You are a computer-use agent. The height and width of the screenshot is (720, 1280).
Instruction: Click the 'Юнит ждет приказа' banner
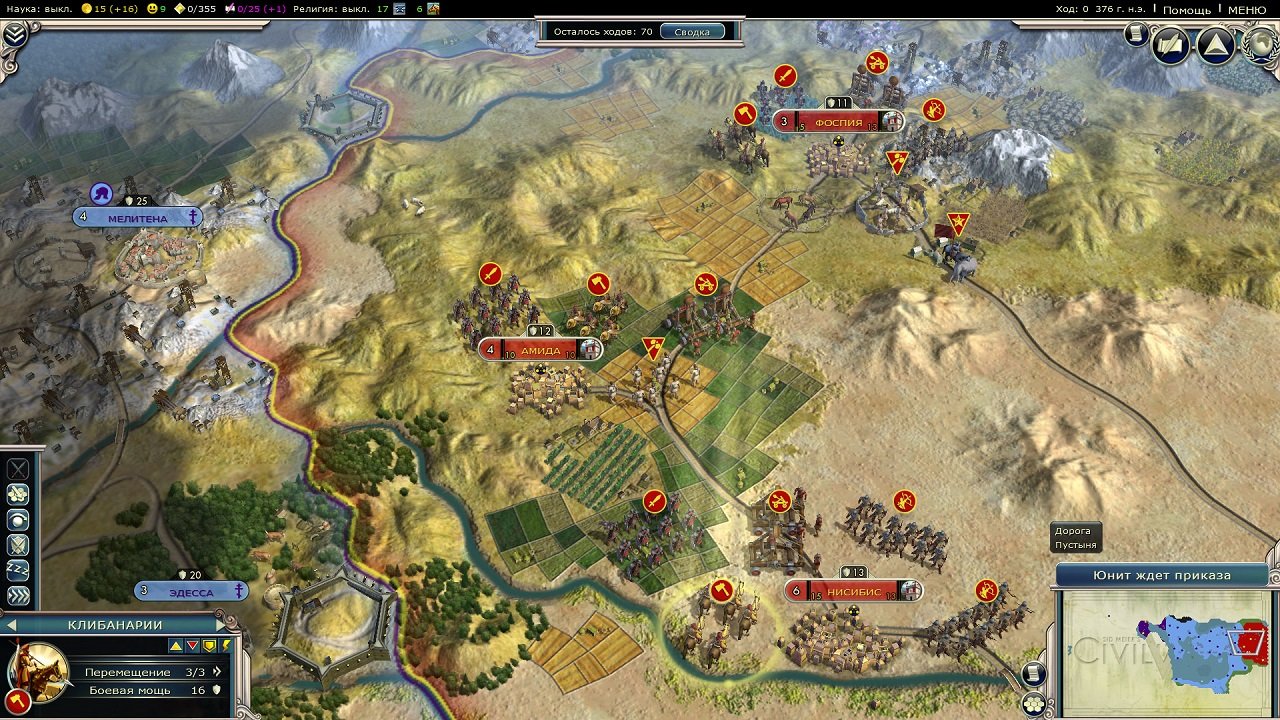click(1160, 576)
